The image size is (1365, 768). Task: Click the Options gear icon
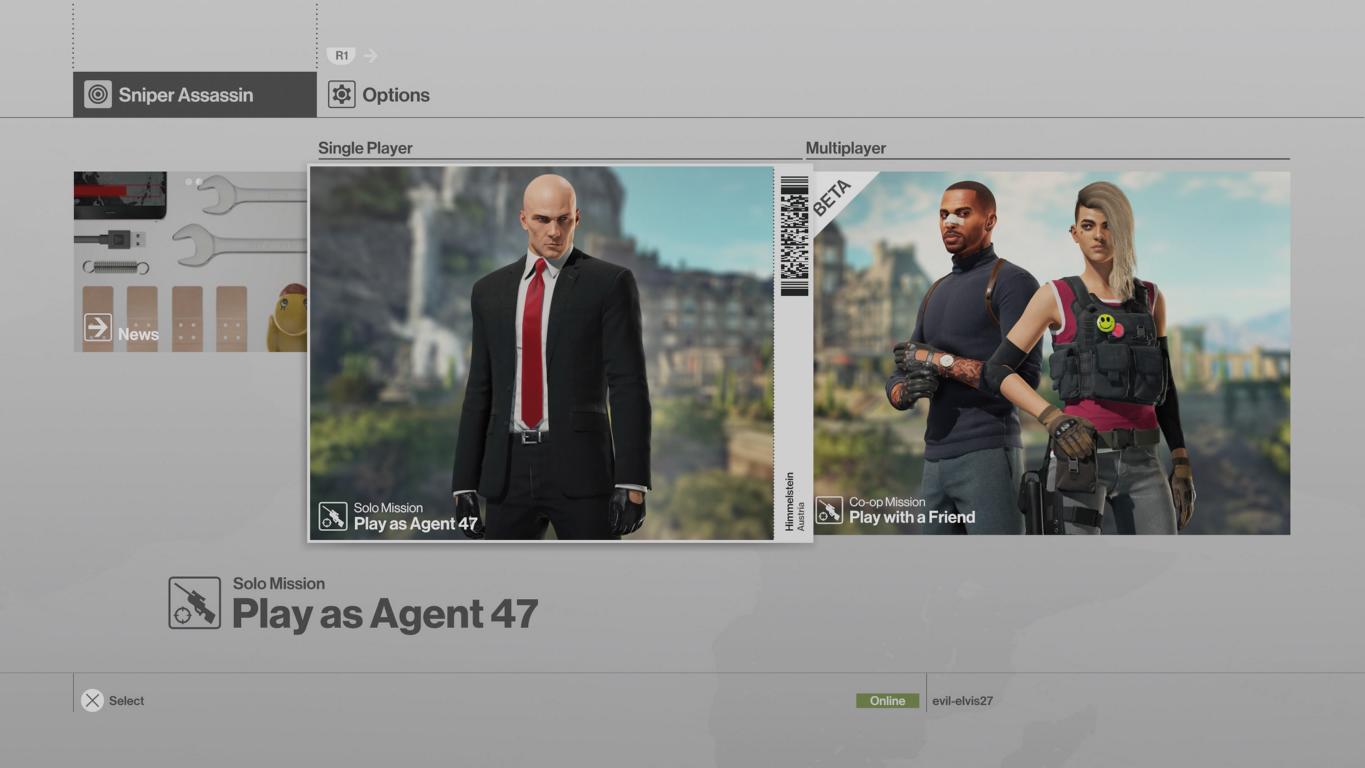343,94
